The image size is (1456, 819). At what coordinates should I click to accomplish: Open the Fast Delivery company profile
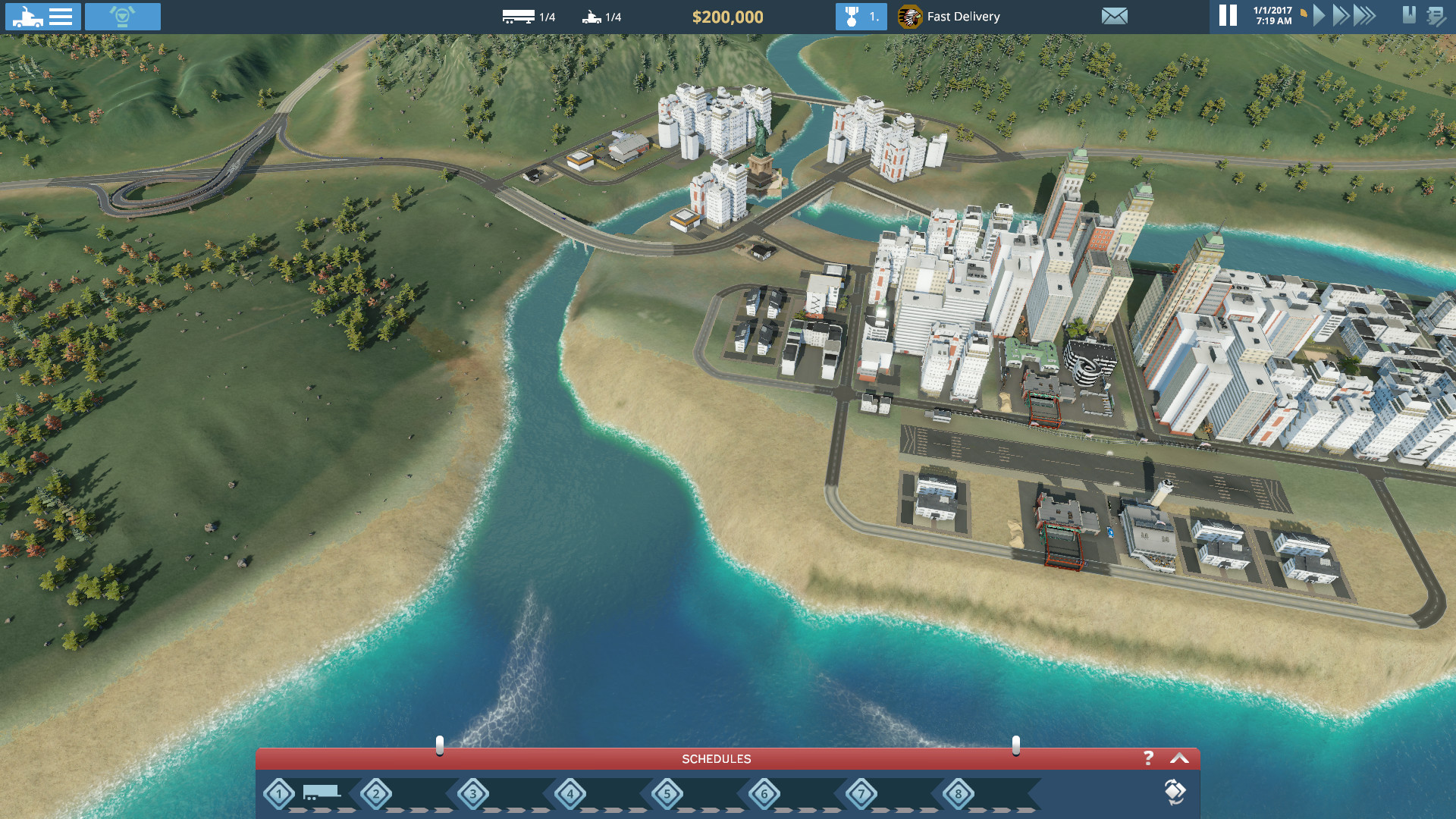[949, 17]
